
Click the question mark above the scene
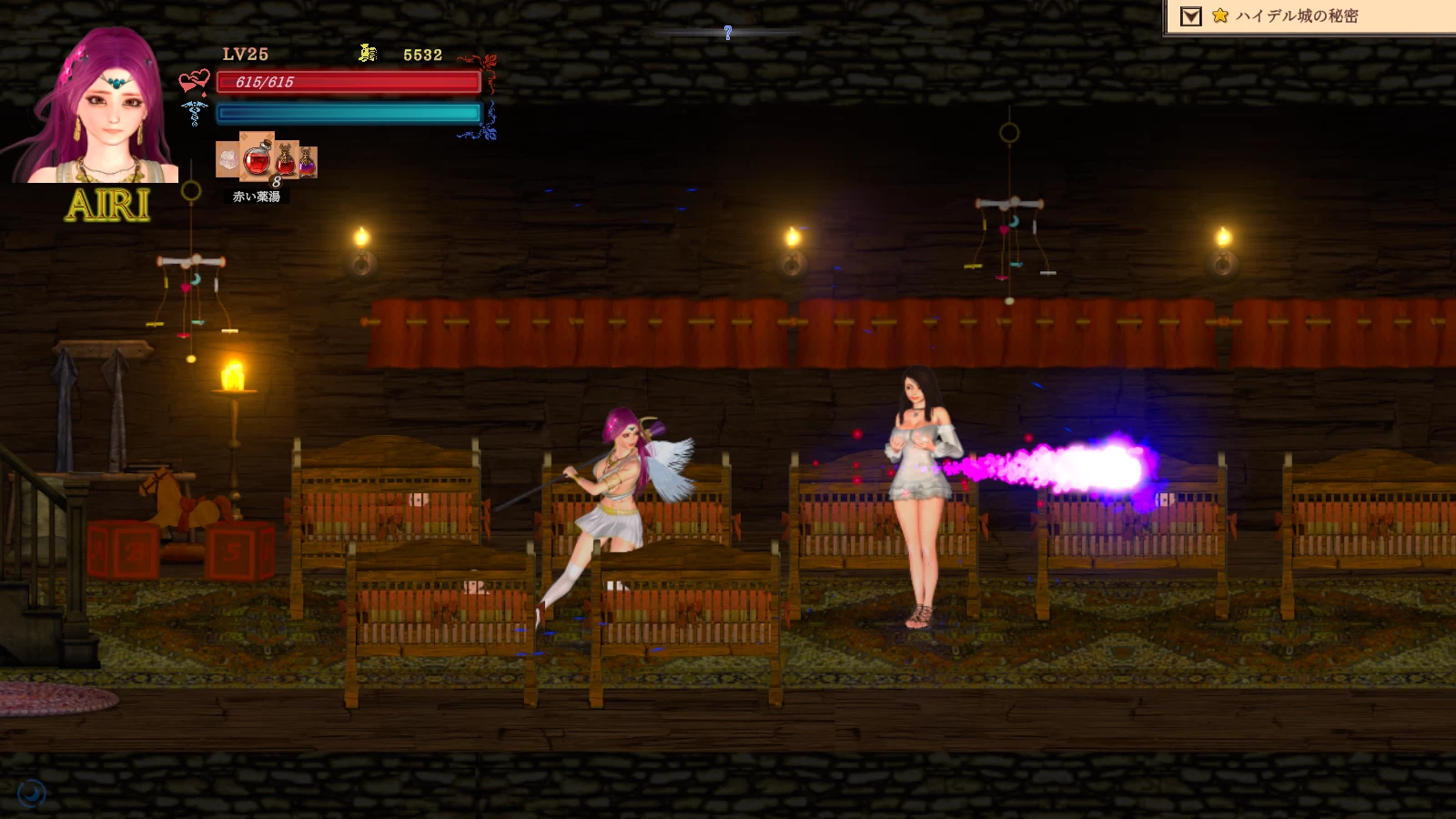(727, 32)
